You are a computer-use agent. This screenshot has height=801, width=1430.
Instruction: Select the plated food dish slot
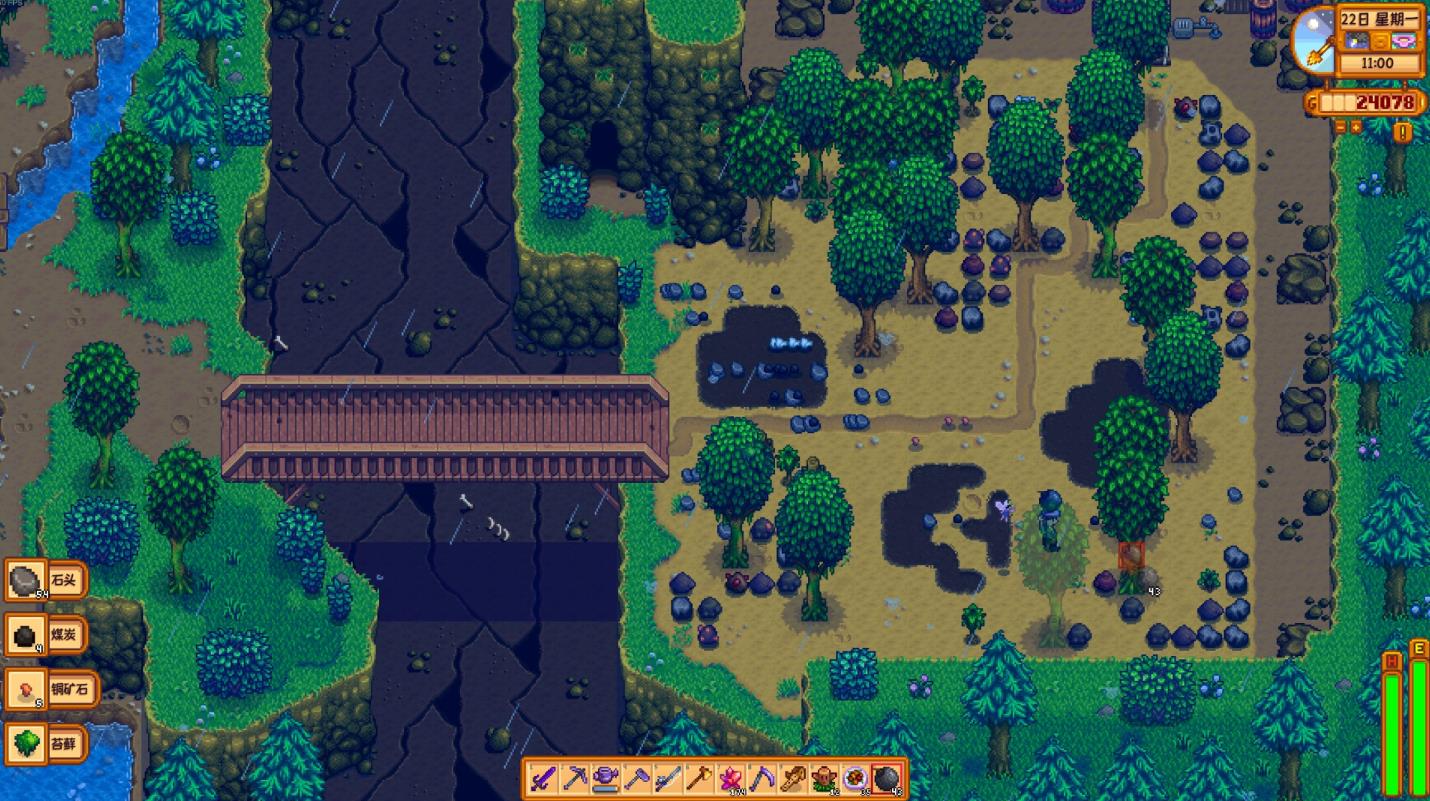855,778
